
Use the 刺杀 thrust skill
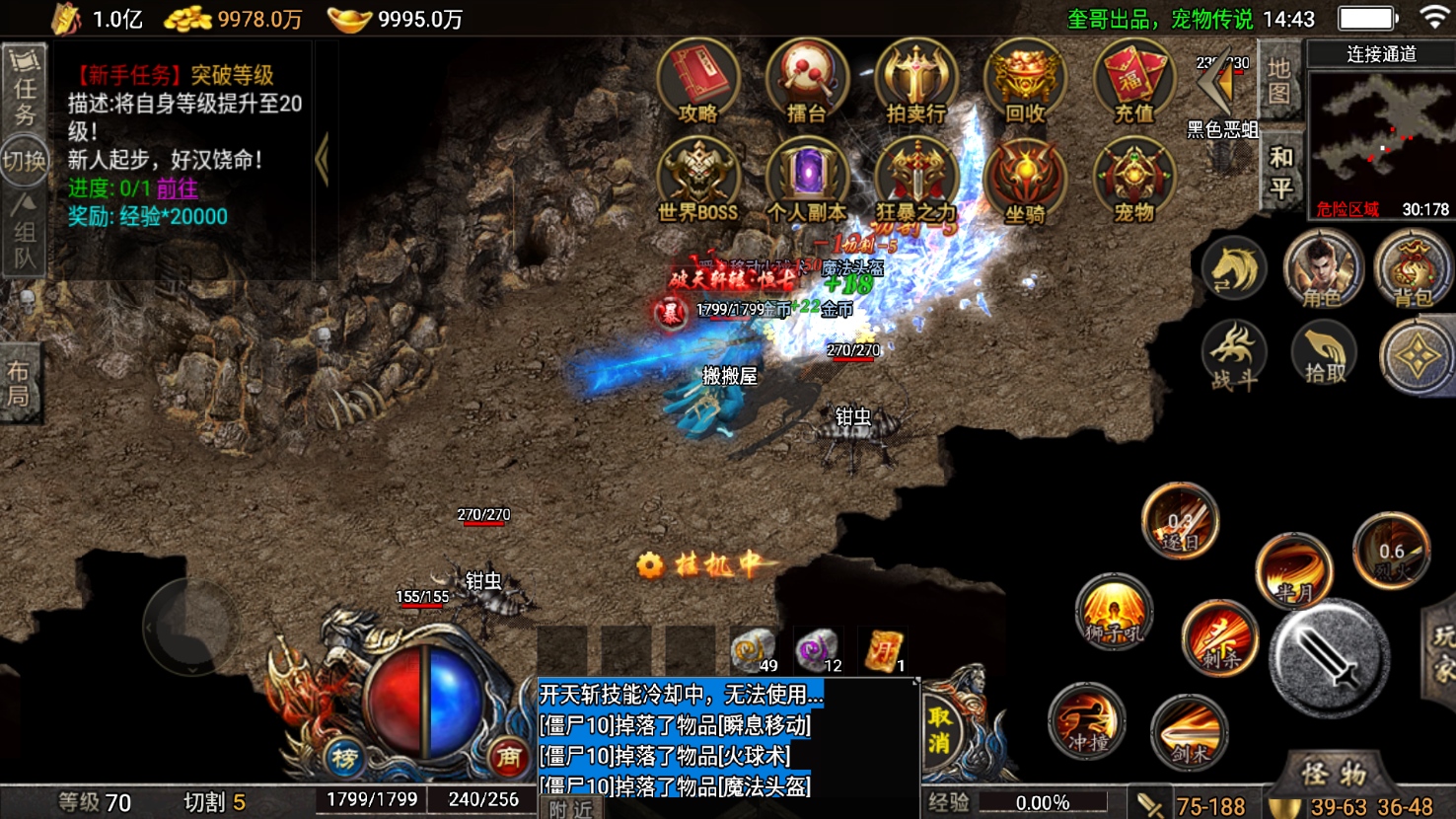[1220, 636]
